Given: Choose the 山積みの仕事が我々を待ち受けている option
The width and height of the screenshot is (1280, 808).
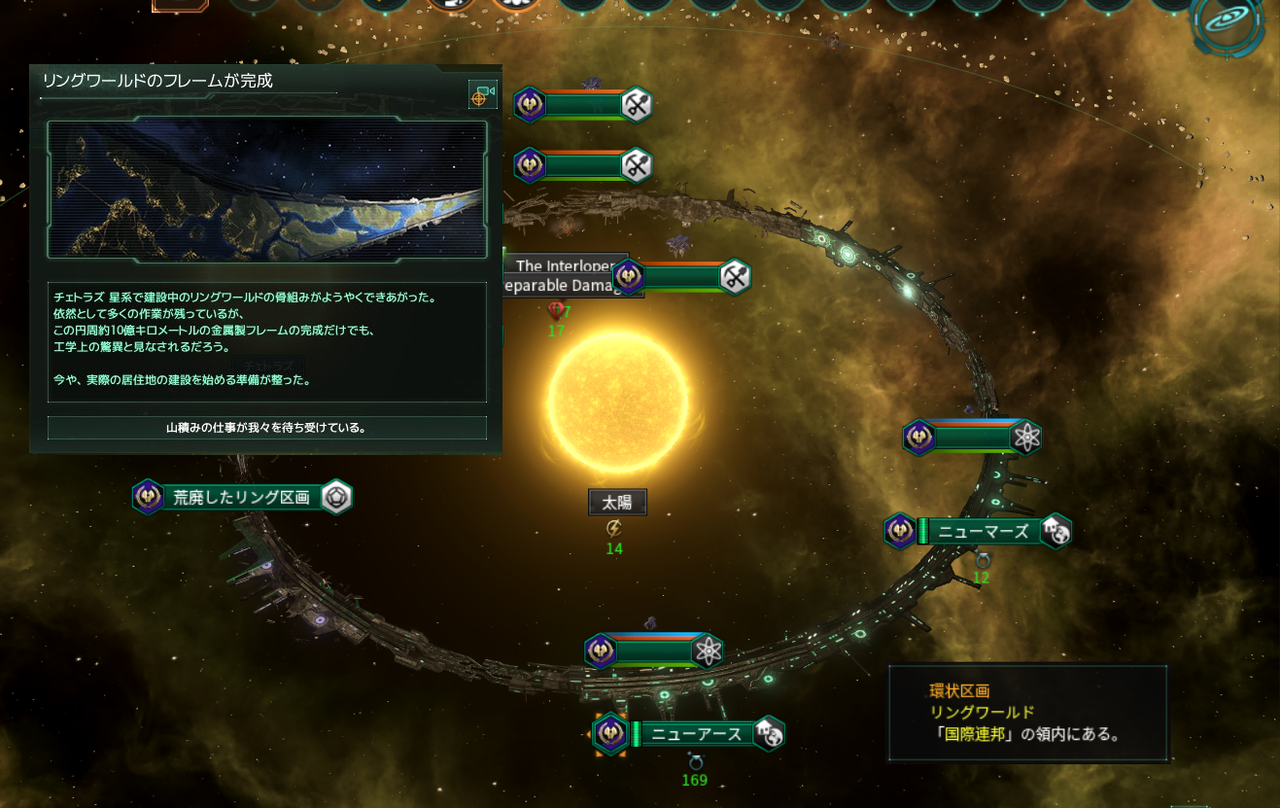Looking at the screenshot, I should pos(266,428).
